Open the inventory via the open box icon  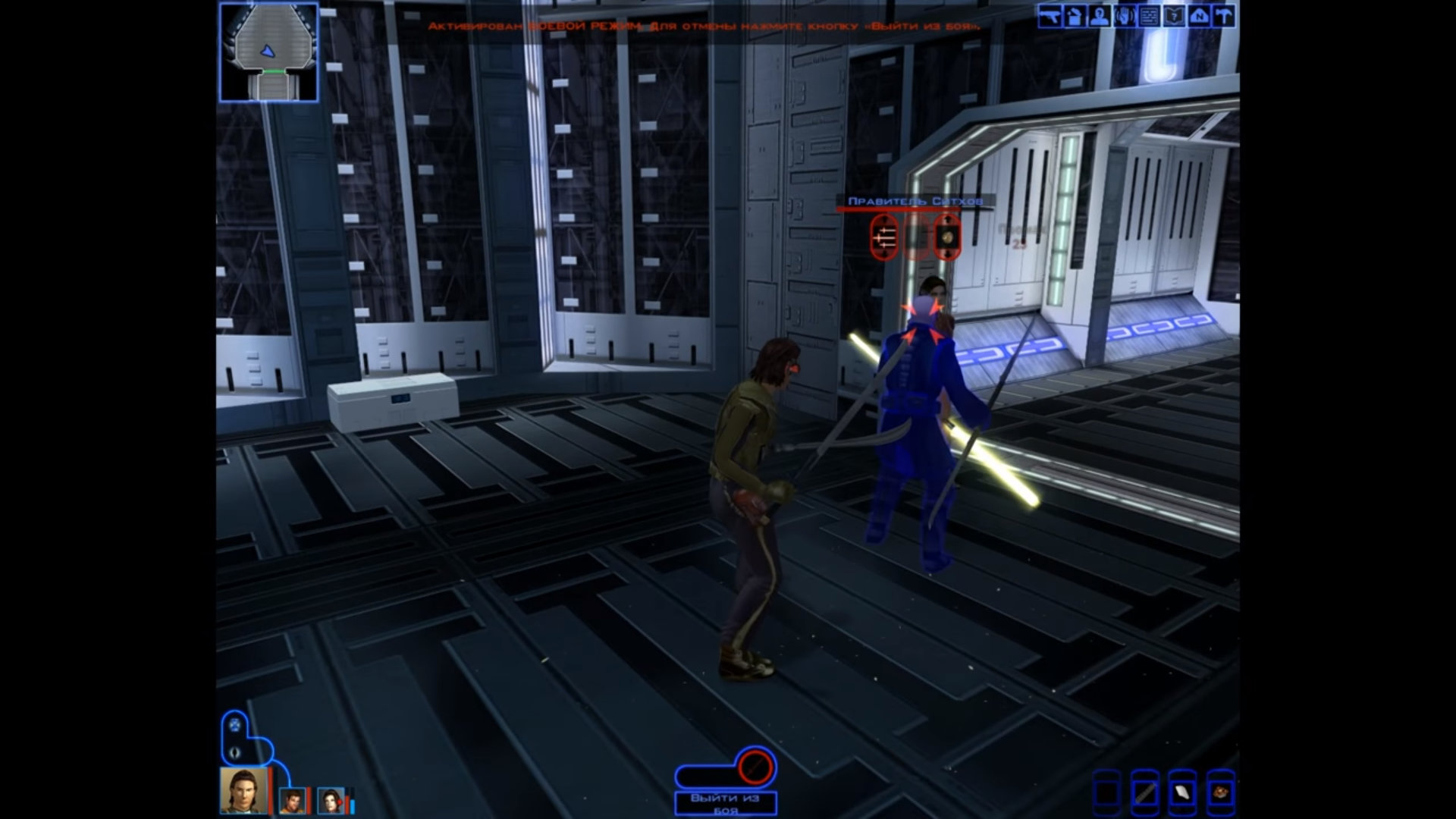tap(1075, 17)
